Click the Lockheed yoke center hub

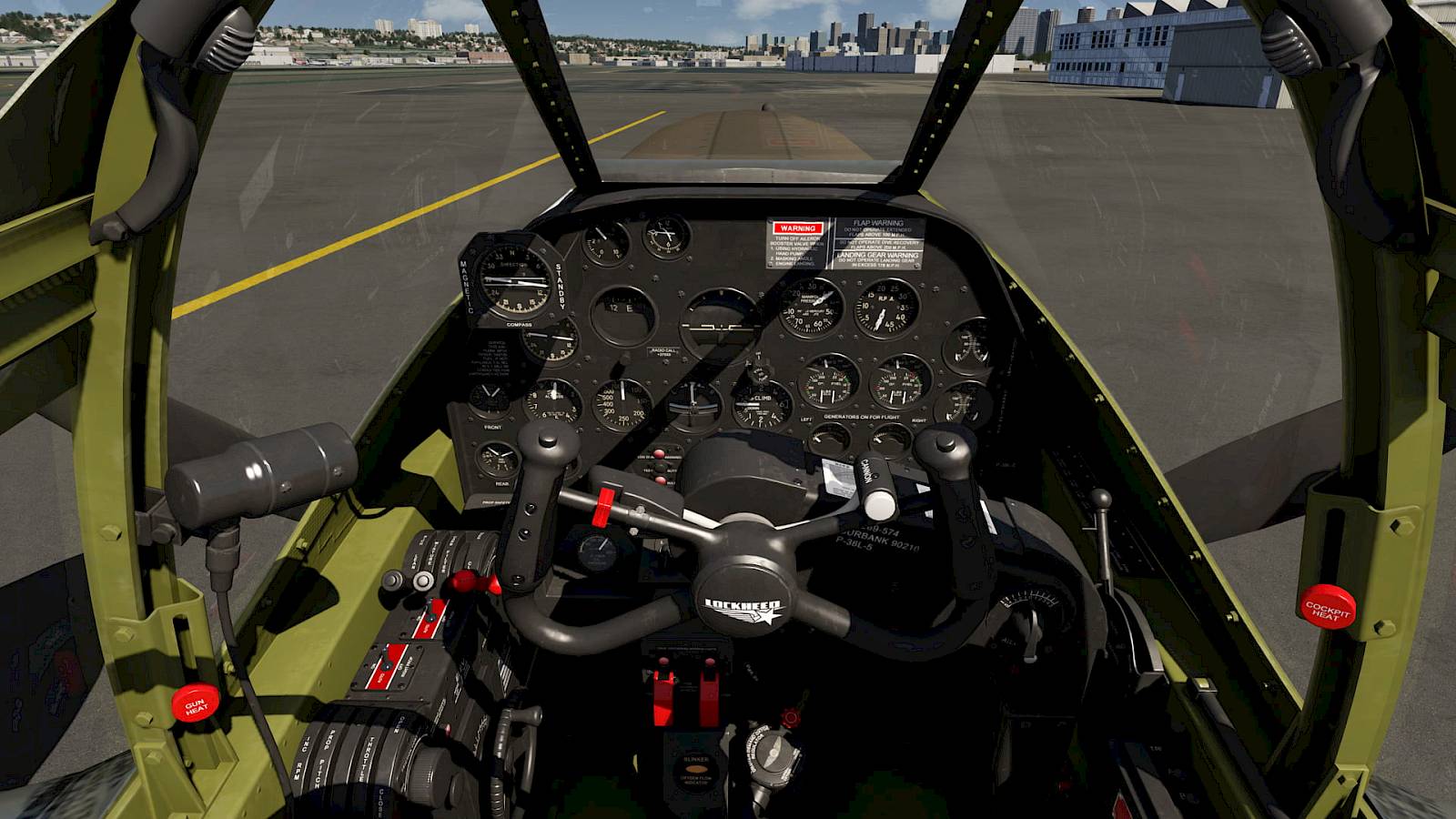tap(743, 602)
